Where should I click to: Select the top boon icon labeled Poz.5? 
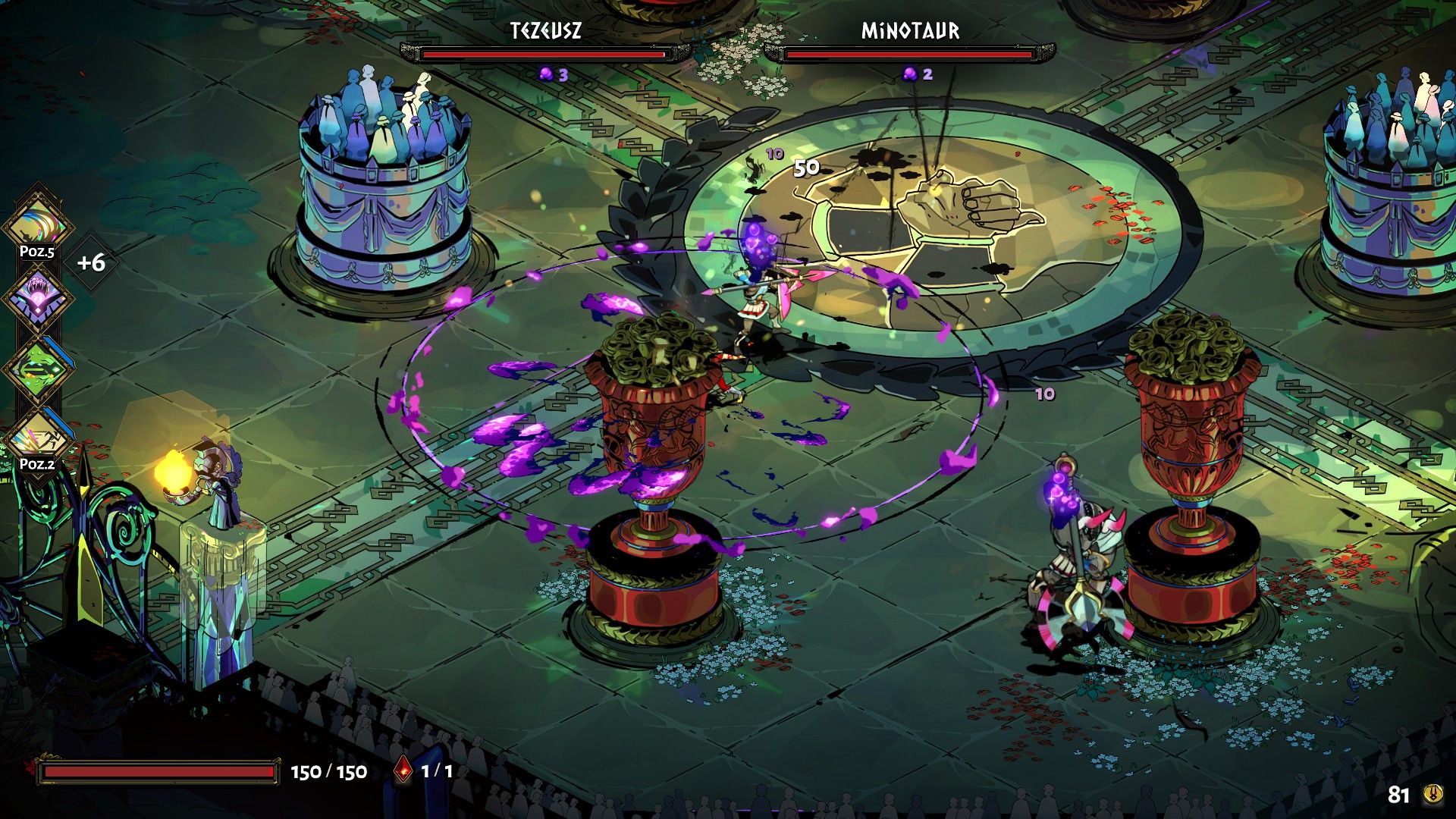pos(38,224)
